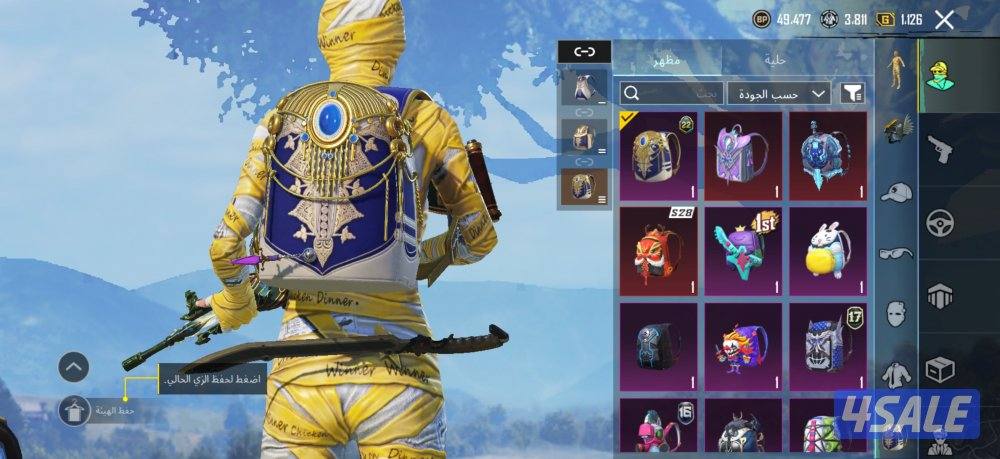This screenshot has height=459, width=1000.
Task: Choose the white bunny backpack
Action: point(828,251)
